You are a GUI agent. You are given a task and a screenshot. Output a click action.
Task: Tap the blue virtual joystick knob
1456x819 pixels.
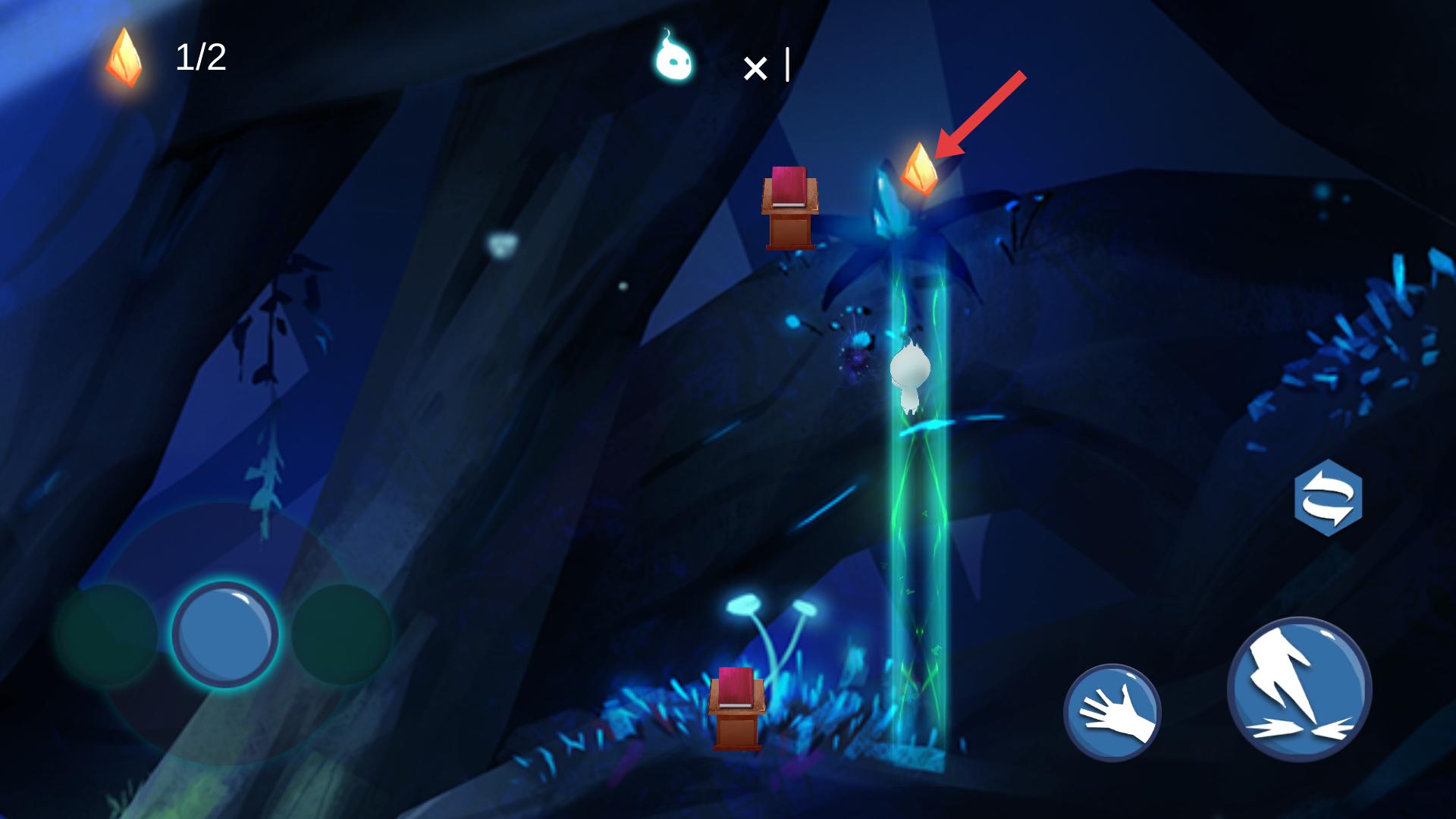pyautogui.click(x=225, y=634)
